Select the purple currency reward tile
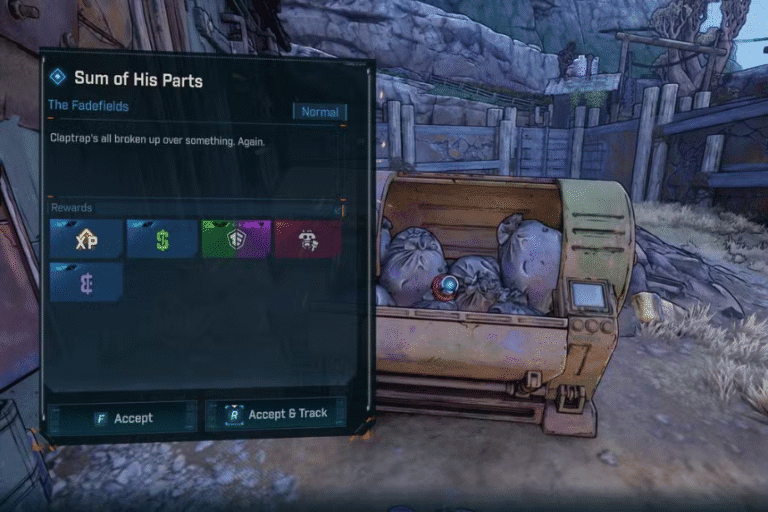Image resolution: width=768 pixels, height=512 pixels. coord(86,282)
